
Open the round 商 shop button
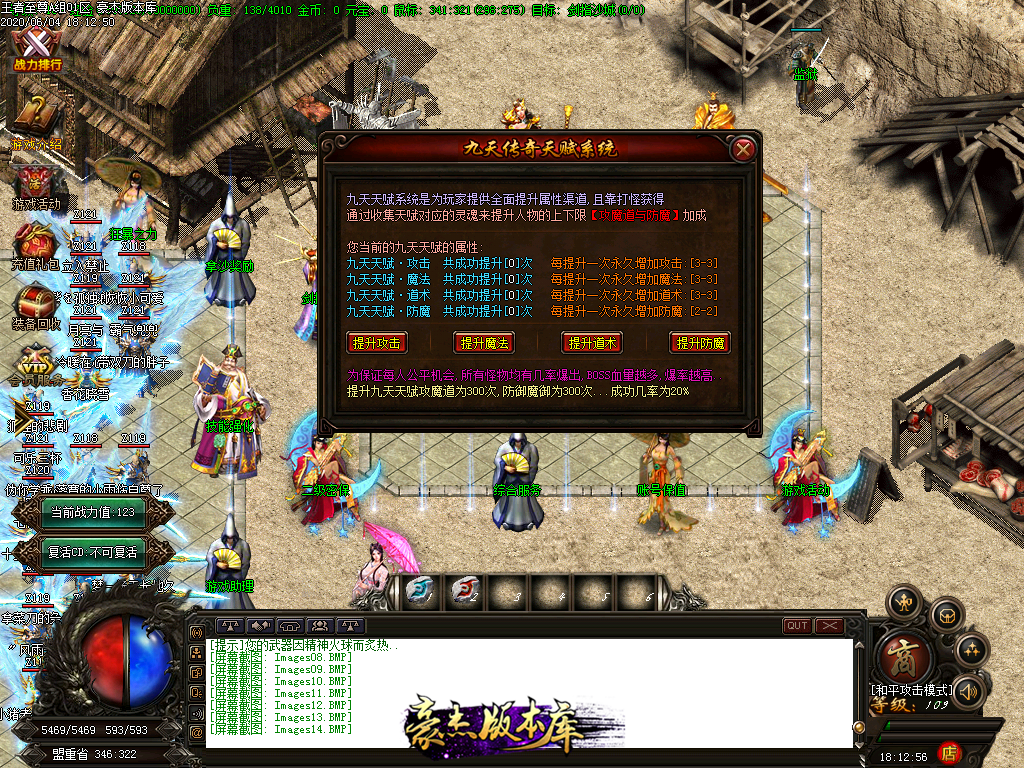tap(906, 656)
